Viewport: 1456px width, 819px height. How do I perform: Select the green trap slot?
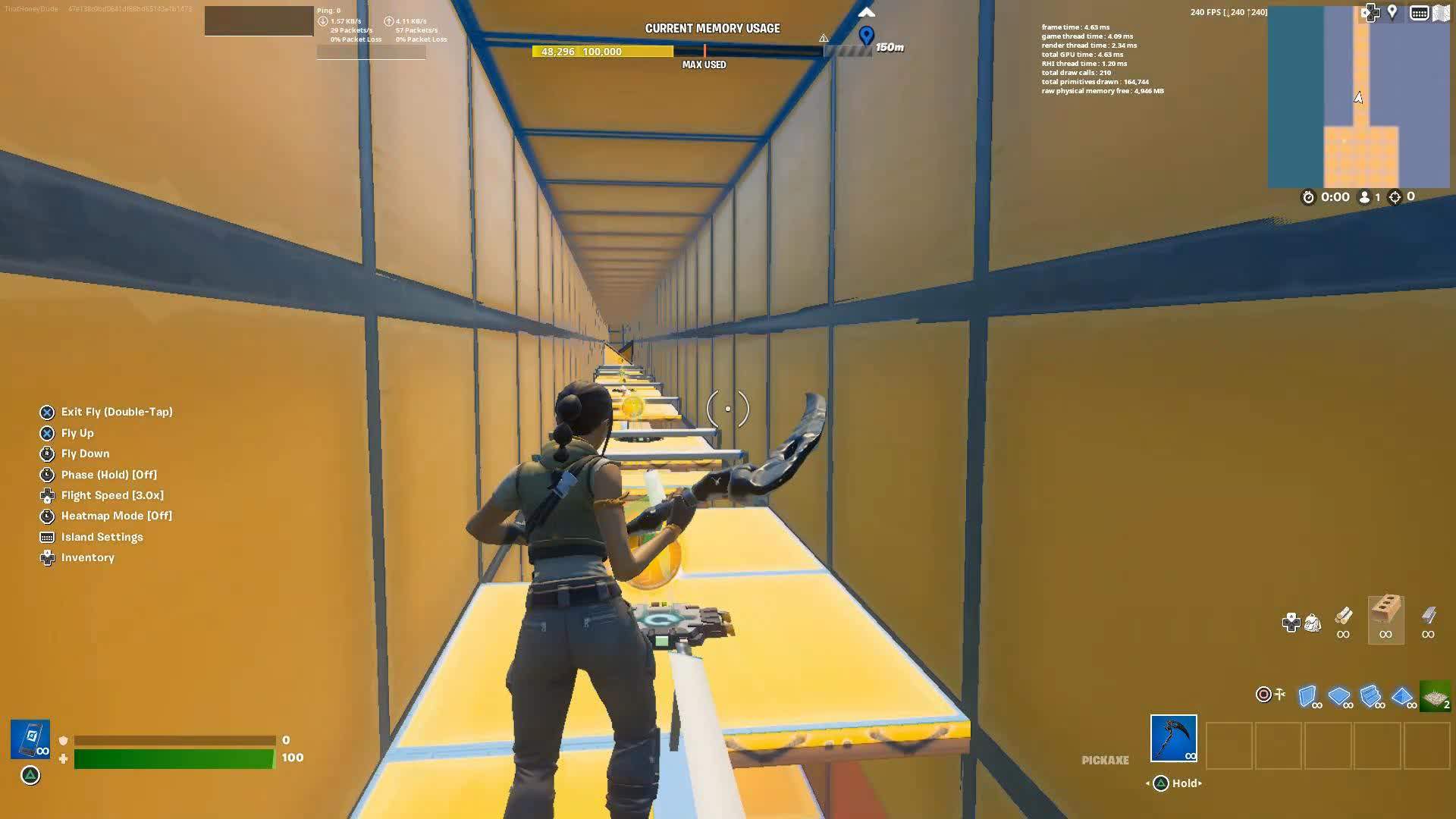(1435, 696)
